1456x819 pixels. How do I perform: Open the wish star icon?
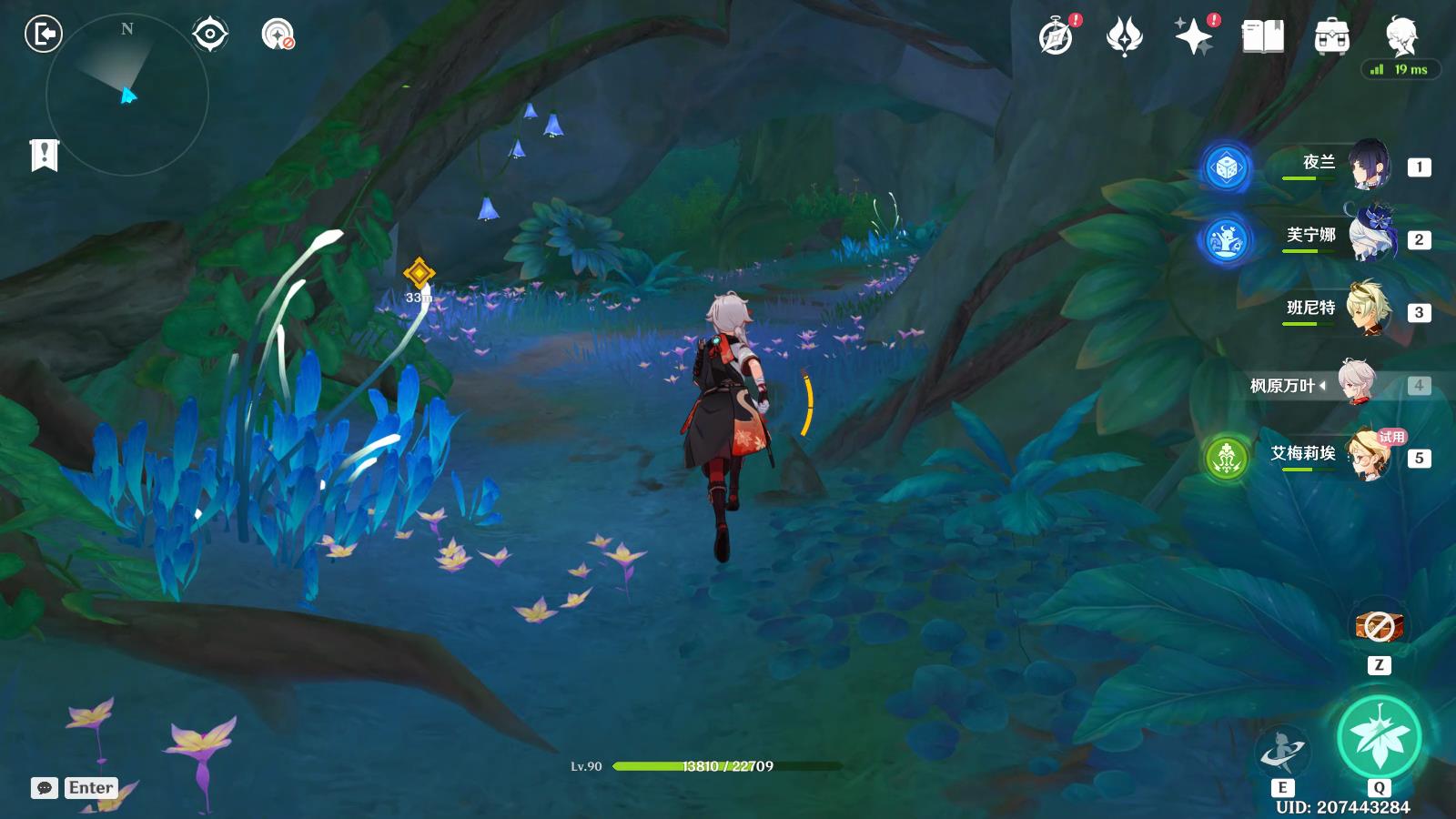tap(1194, 37)
